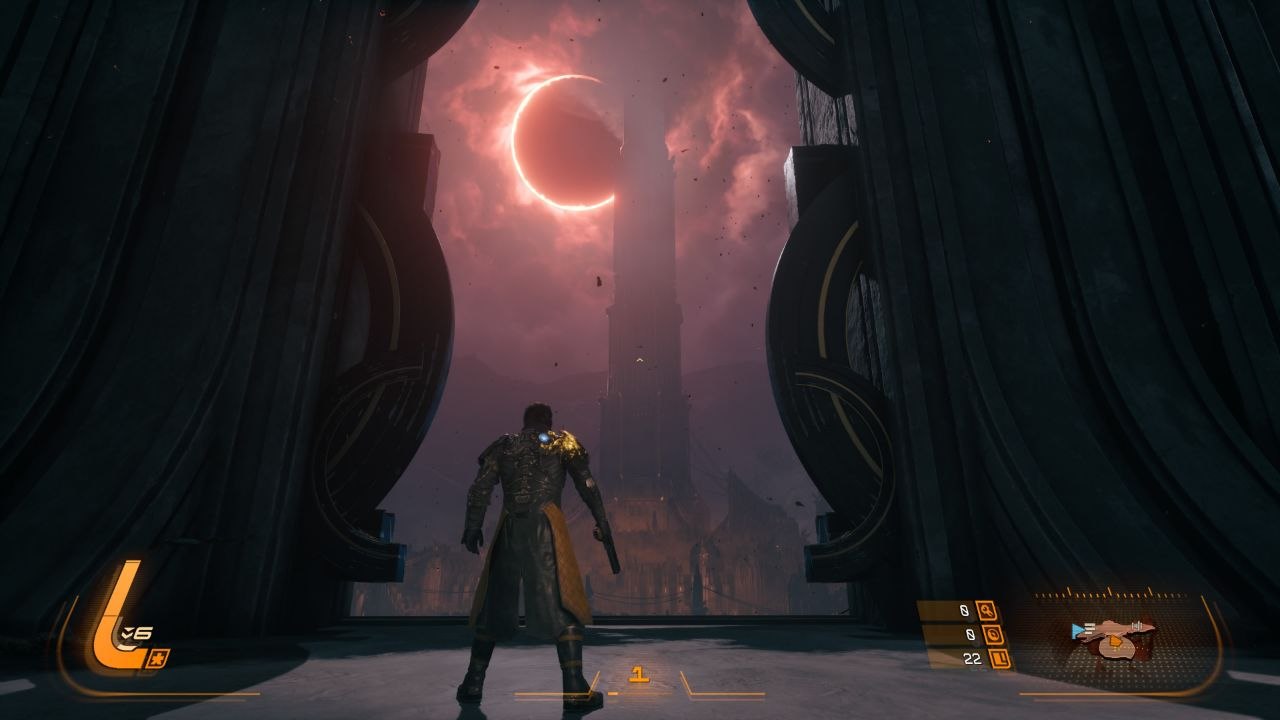Select the square L-shaped resource icon
The width and height of the screenshot is (1280, 720).
click(997, 658)
